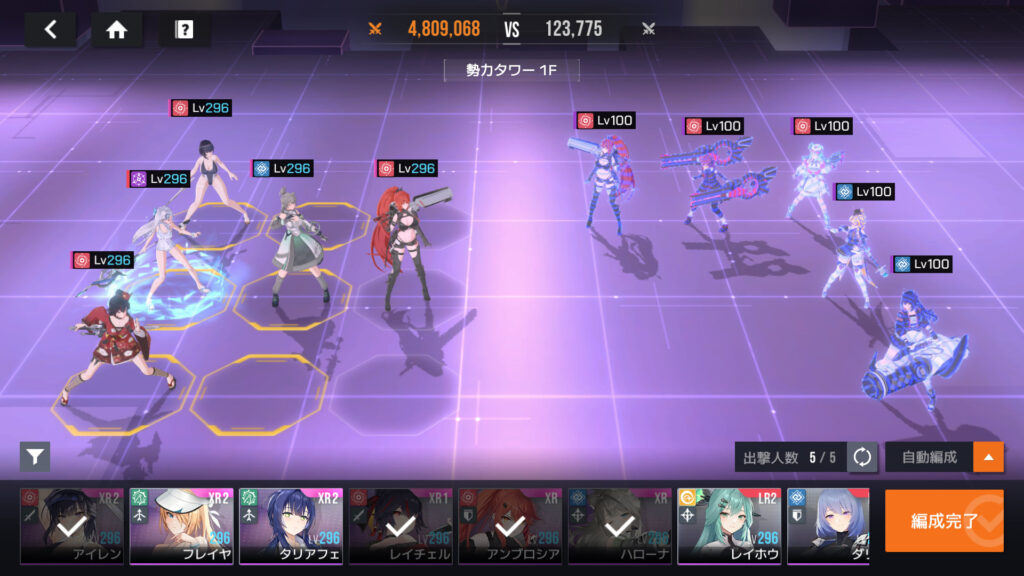Toggle レイチェル character card
This screenshot has height=576, width=1024.
click(x=400, y=526)
